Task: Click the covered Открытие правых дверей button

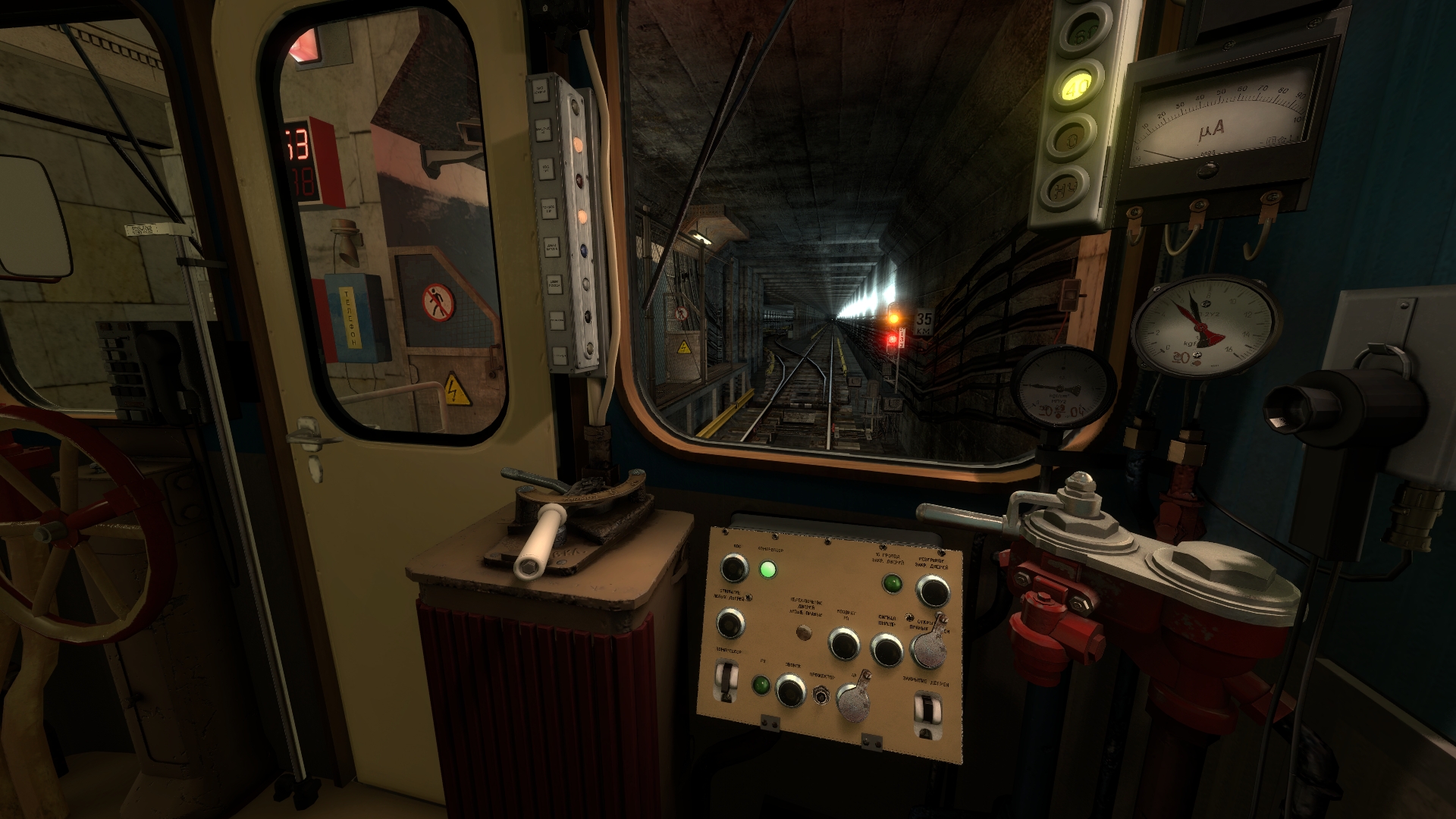Action: pos(928,647)
